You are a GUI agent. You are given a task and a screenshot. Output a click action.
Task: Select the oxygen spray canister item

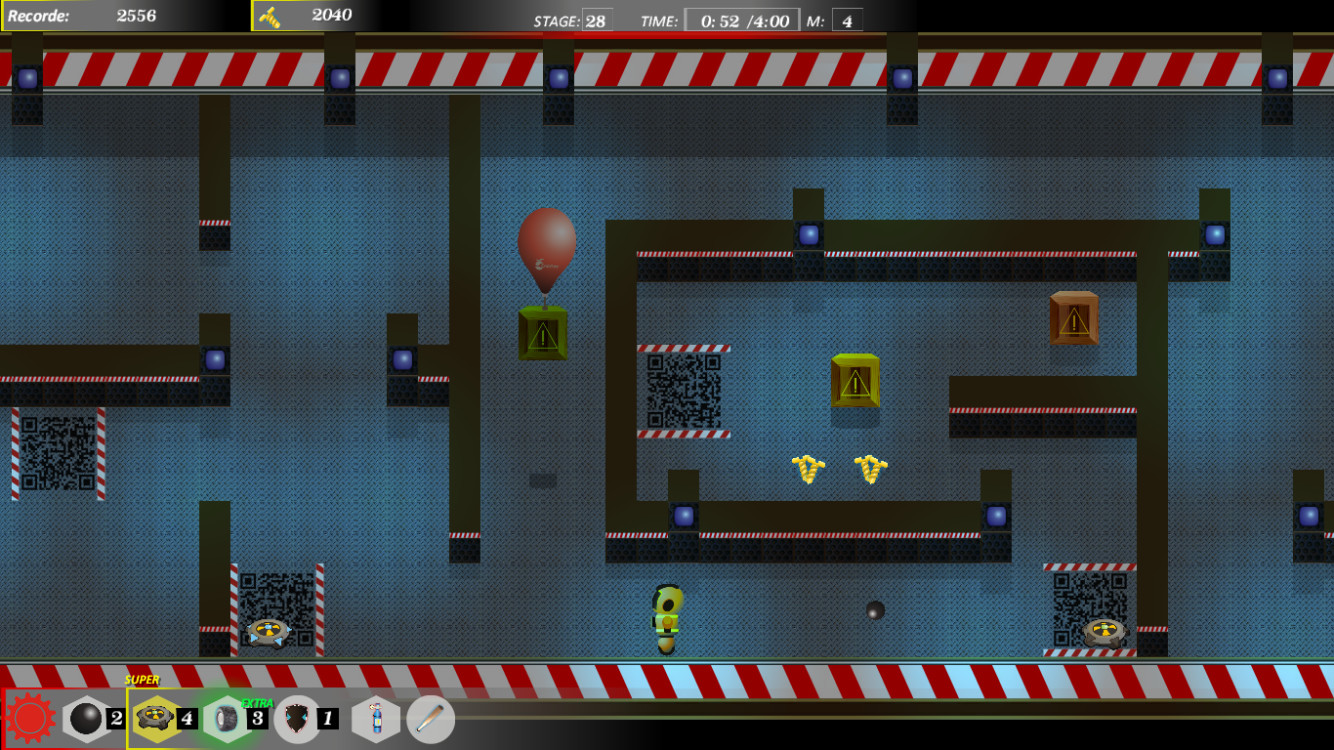(378, 718)
